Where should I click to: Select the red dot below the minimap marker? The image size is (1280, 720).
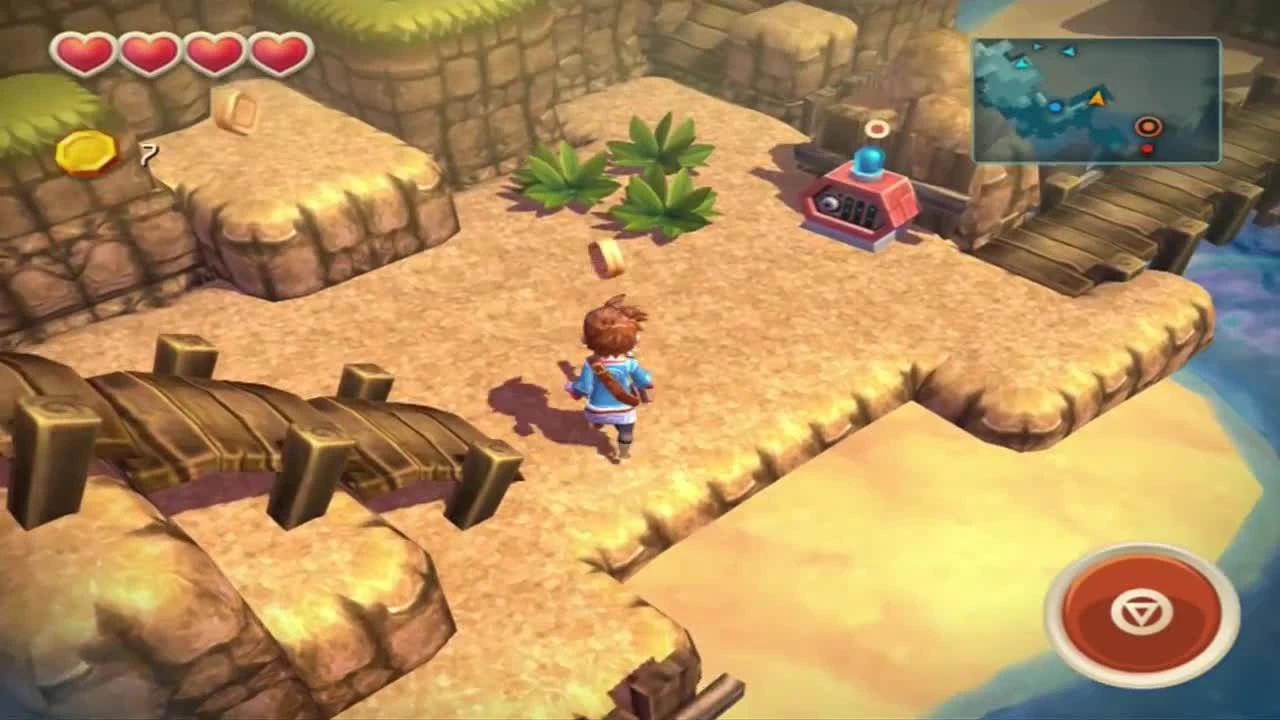tap(1146, 148)
